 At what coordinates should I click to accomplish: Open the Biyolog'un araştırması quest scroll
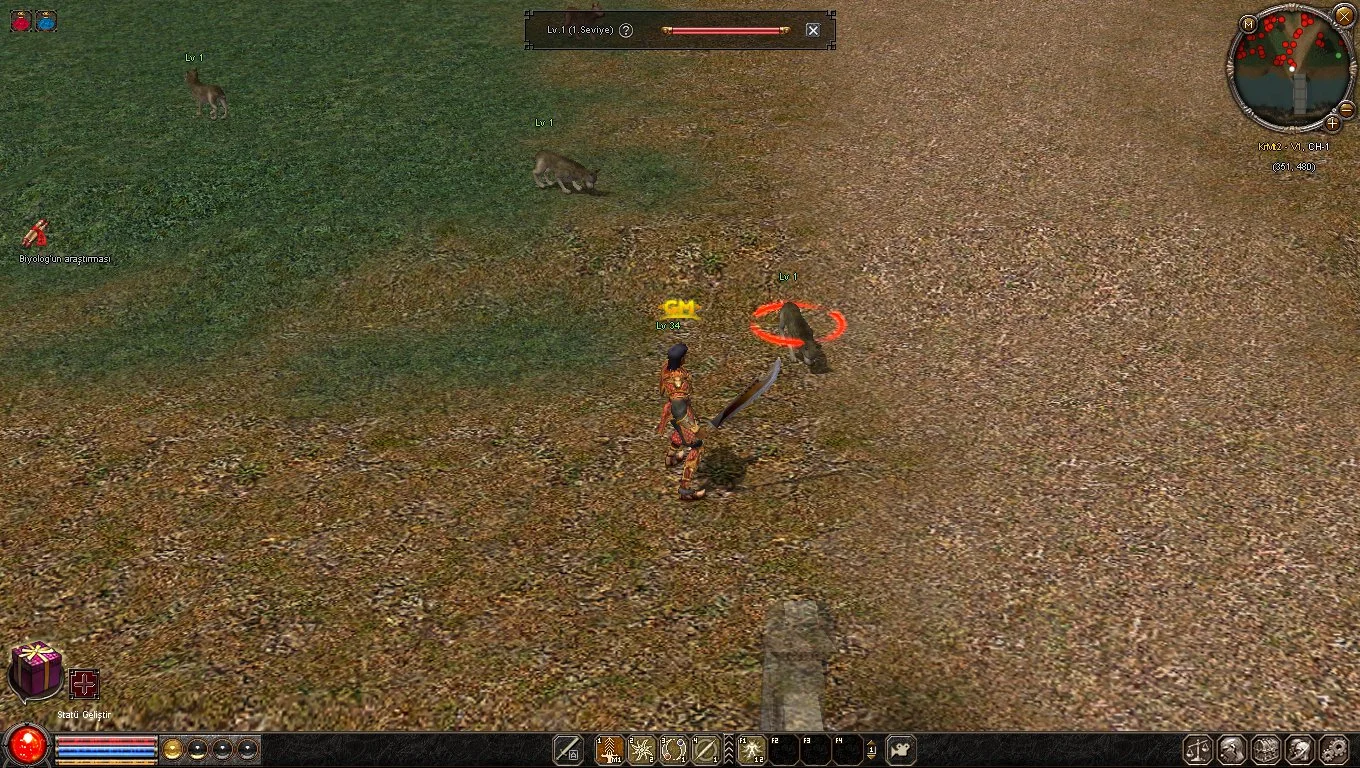(x=36, y=233)
